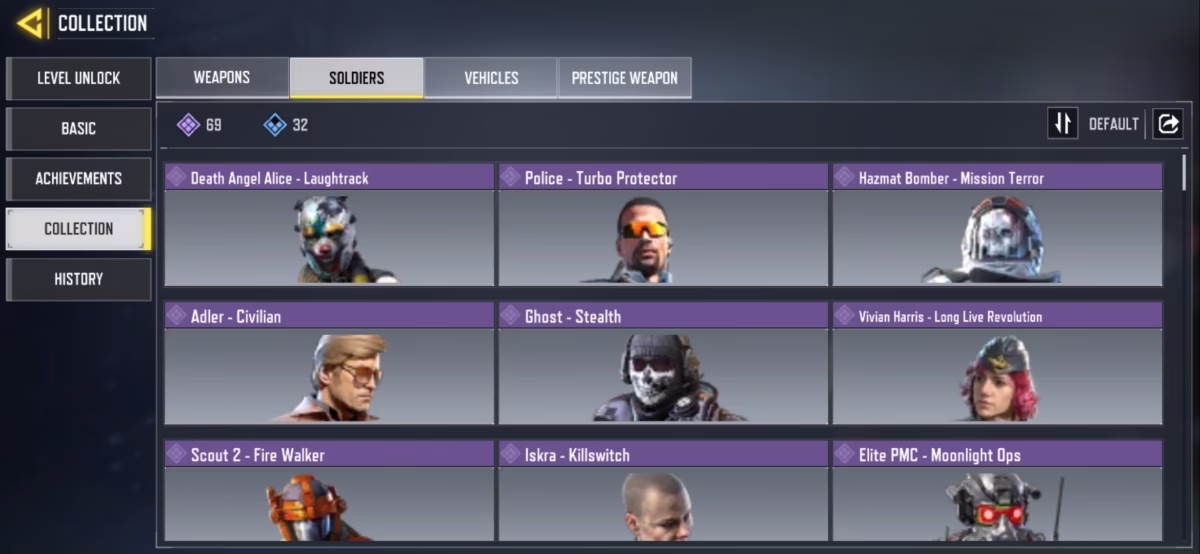Image resolution: width=1200 pixels, height=554 pixels.
Task: Open the Level Unlock section
Action: coord(79,78)
